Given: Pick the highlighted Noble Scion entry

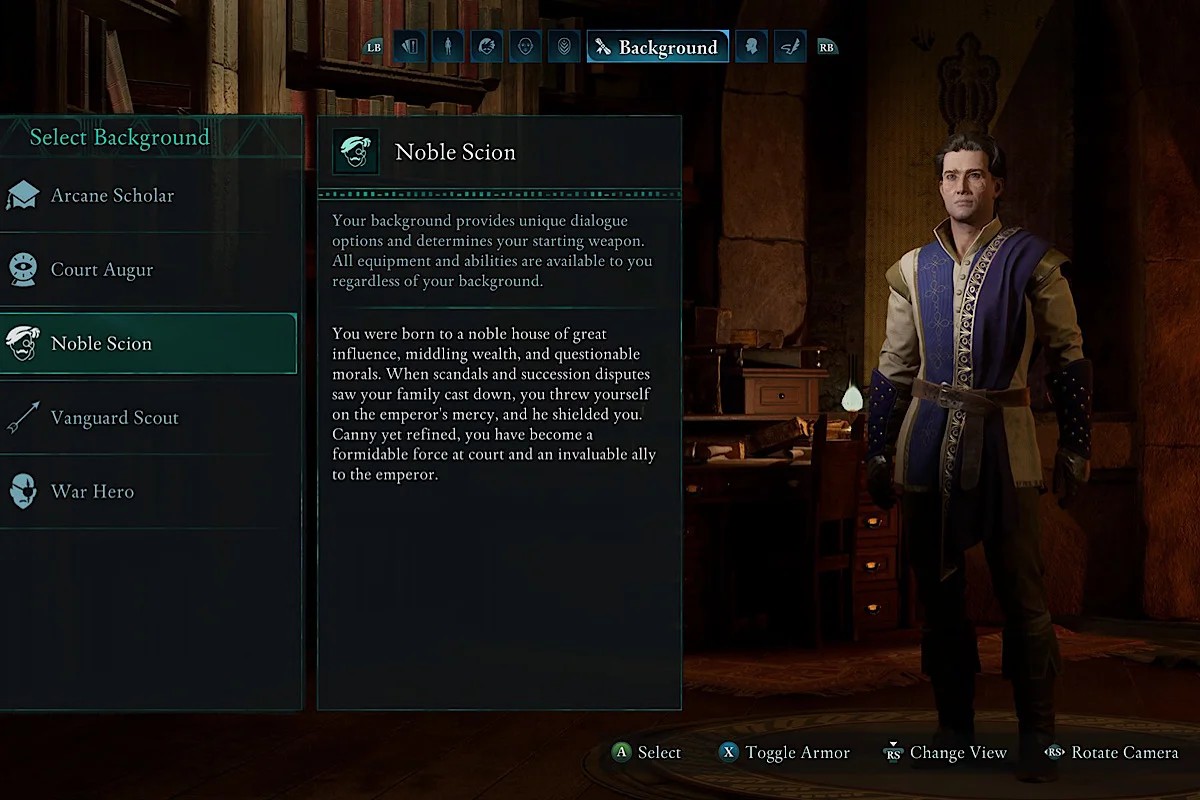Looking at the screenshot, I should pos(102,344).
